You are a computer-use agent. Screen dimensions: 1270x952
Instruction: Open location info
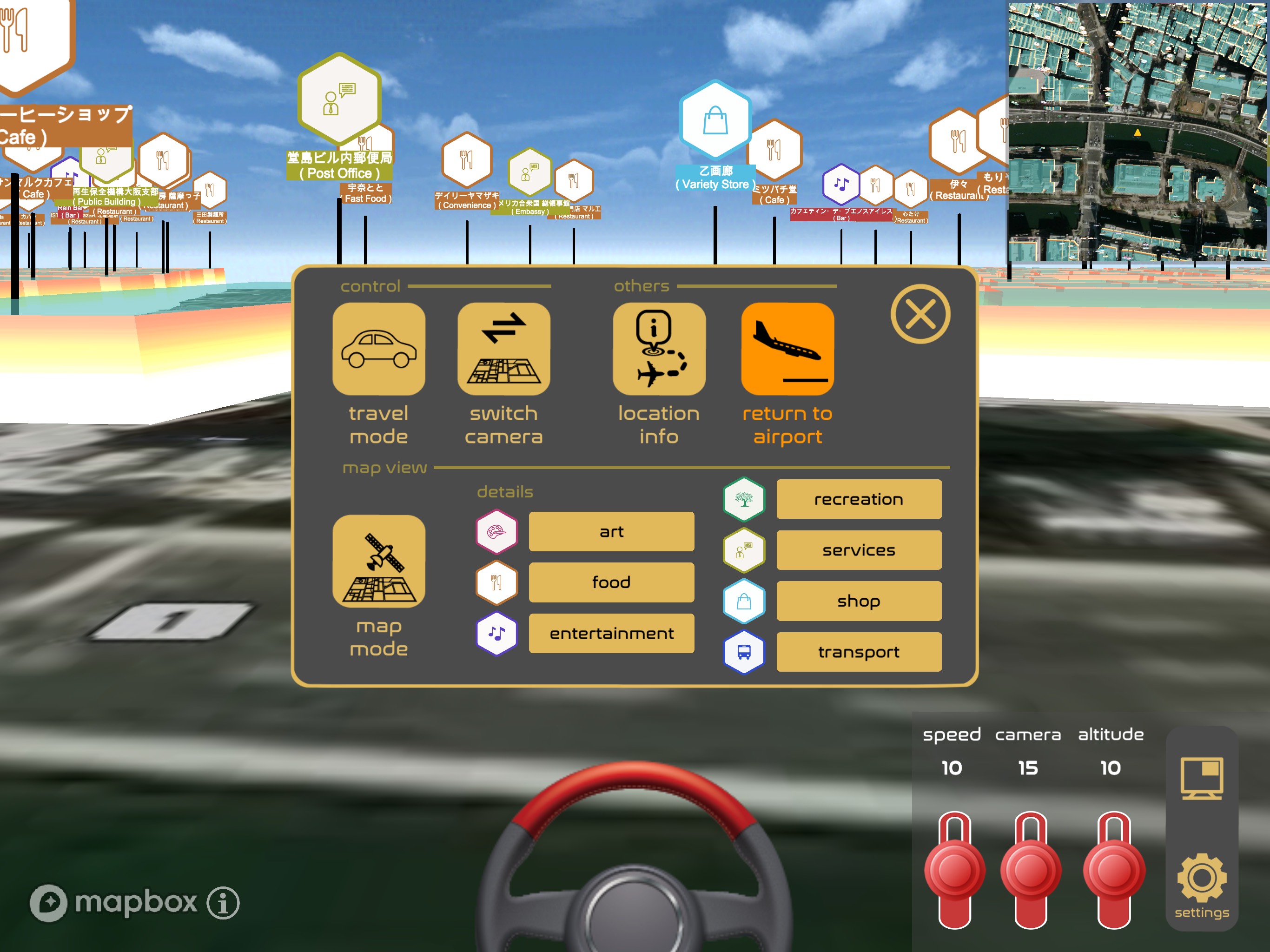pyautogui.click(x=659, y=349)
